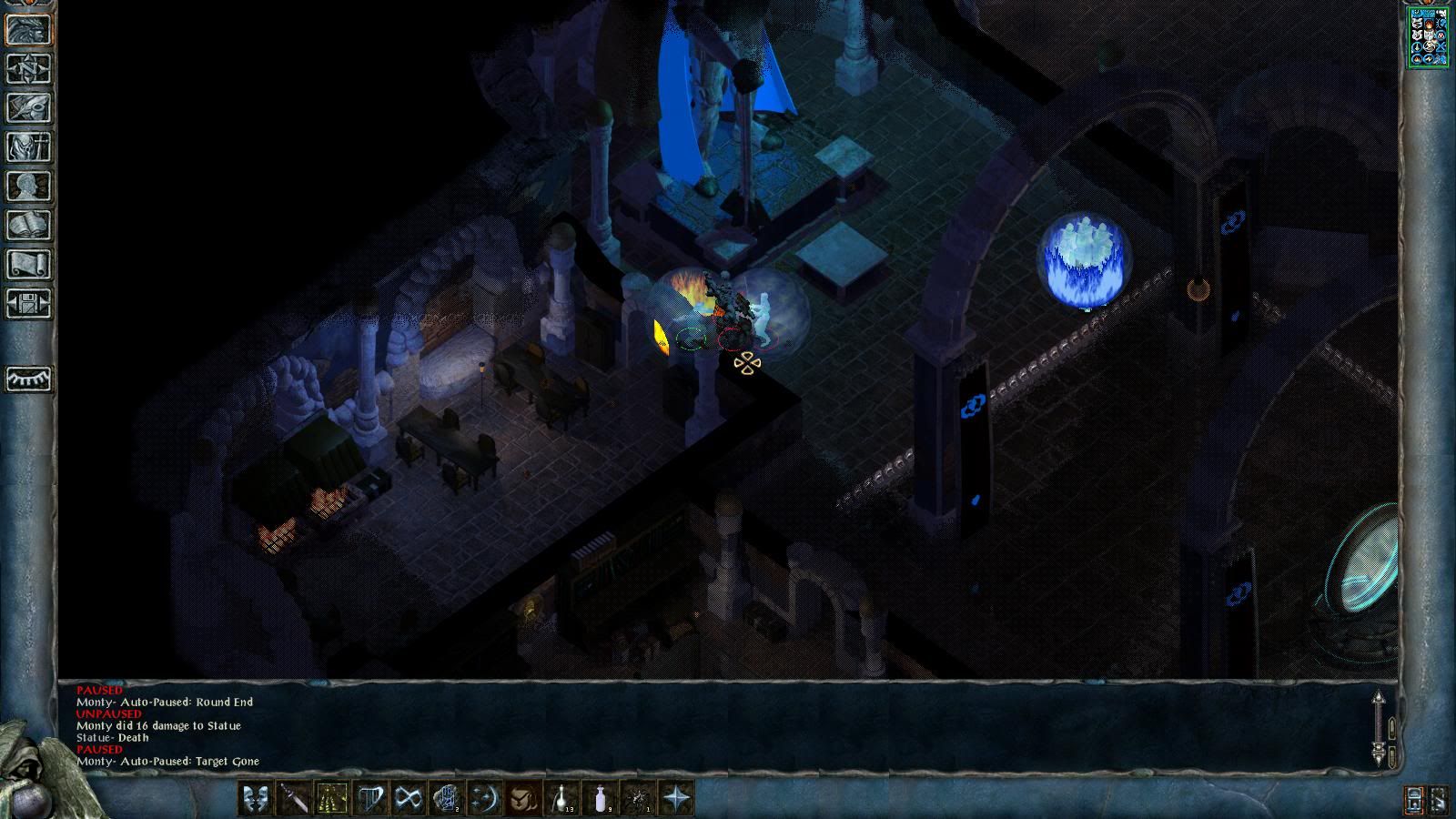Screen dimensions: 1456x819
Task: Use the potion flask with 13 charges
Action: click(x=561, y=799)
